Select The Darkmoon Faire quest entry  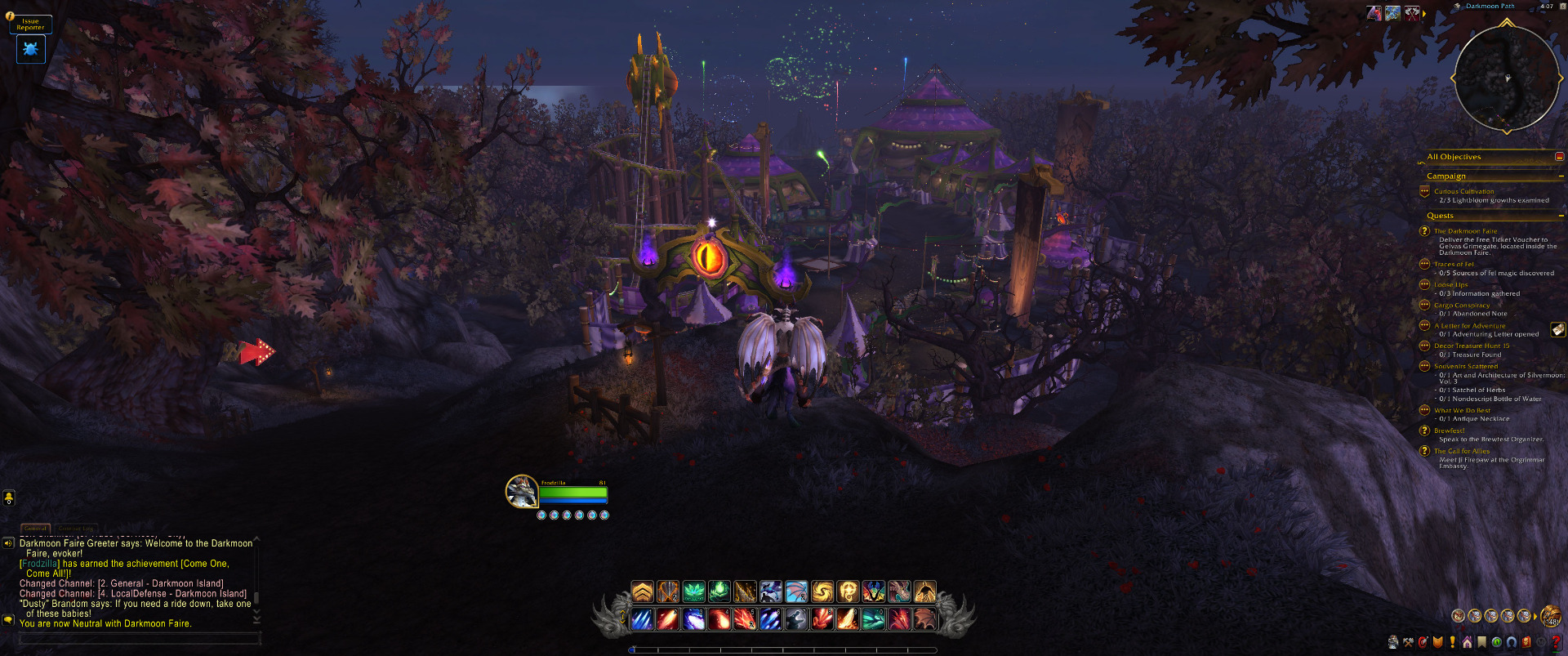[x=1465, y=231]
